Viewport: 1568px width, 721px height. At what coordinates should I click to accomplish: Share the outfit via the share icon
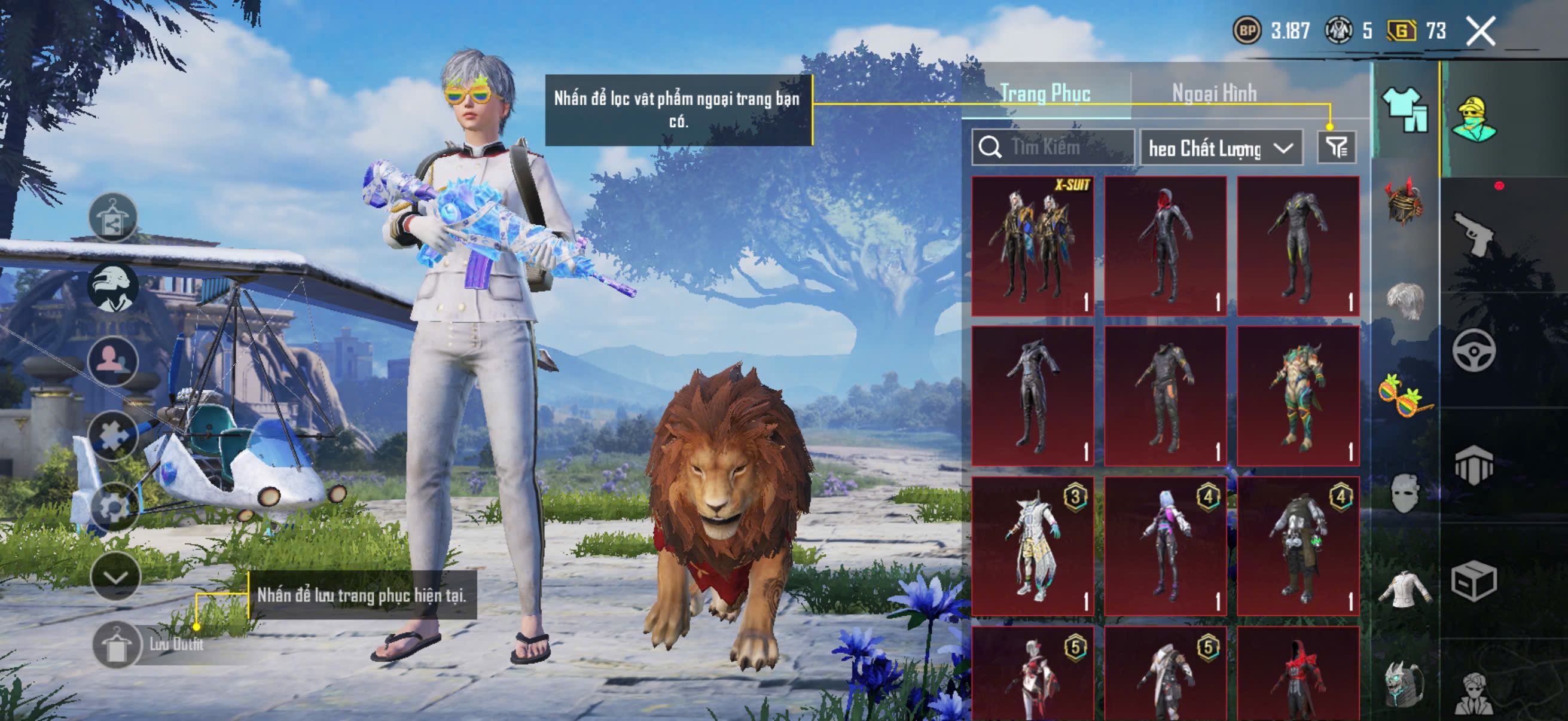coord(112,217)
